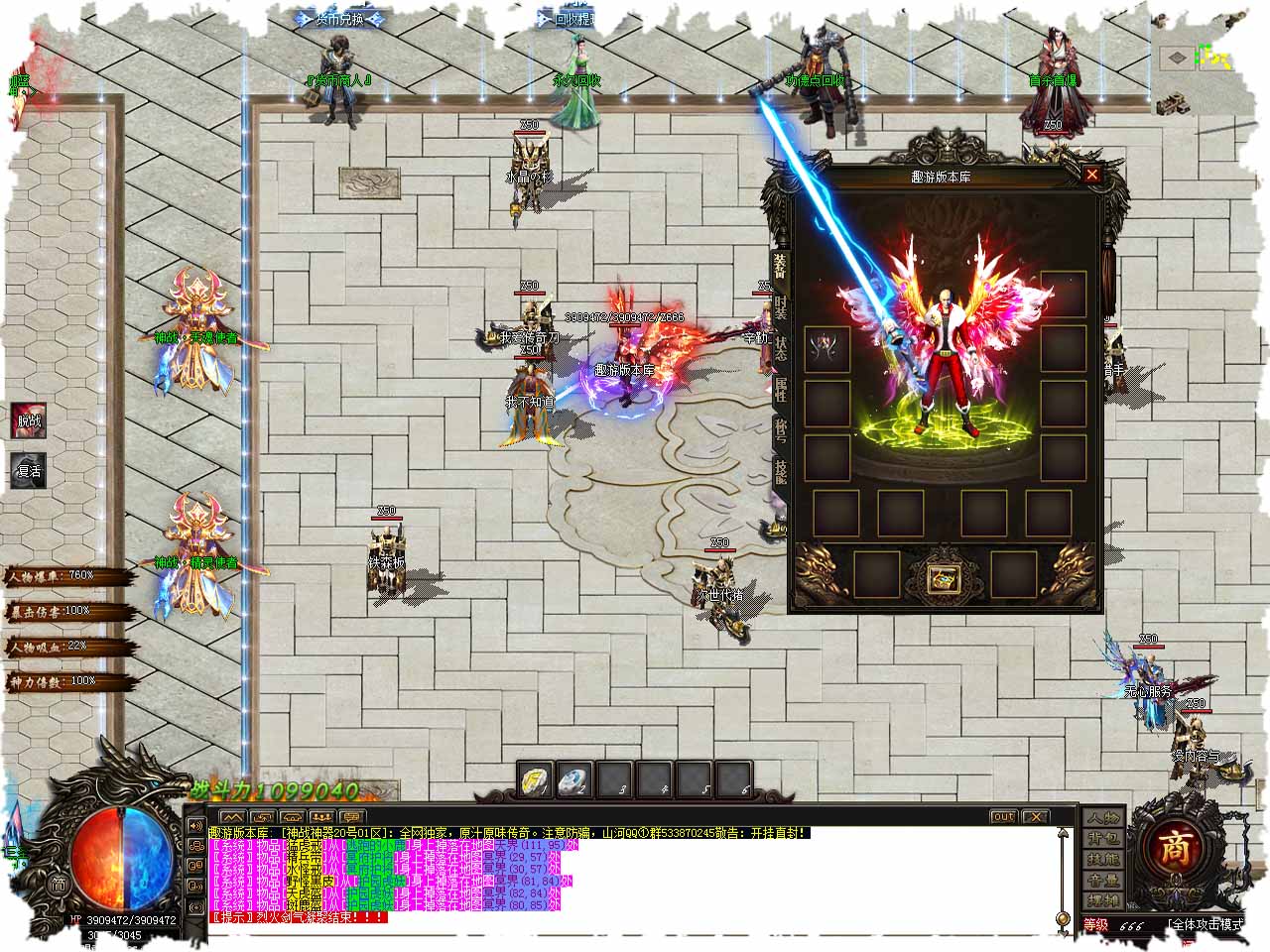Click the chat window's out button
The image size is (1270, 952).
[x=1003, y=816]
